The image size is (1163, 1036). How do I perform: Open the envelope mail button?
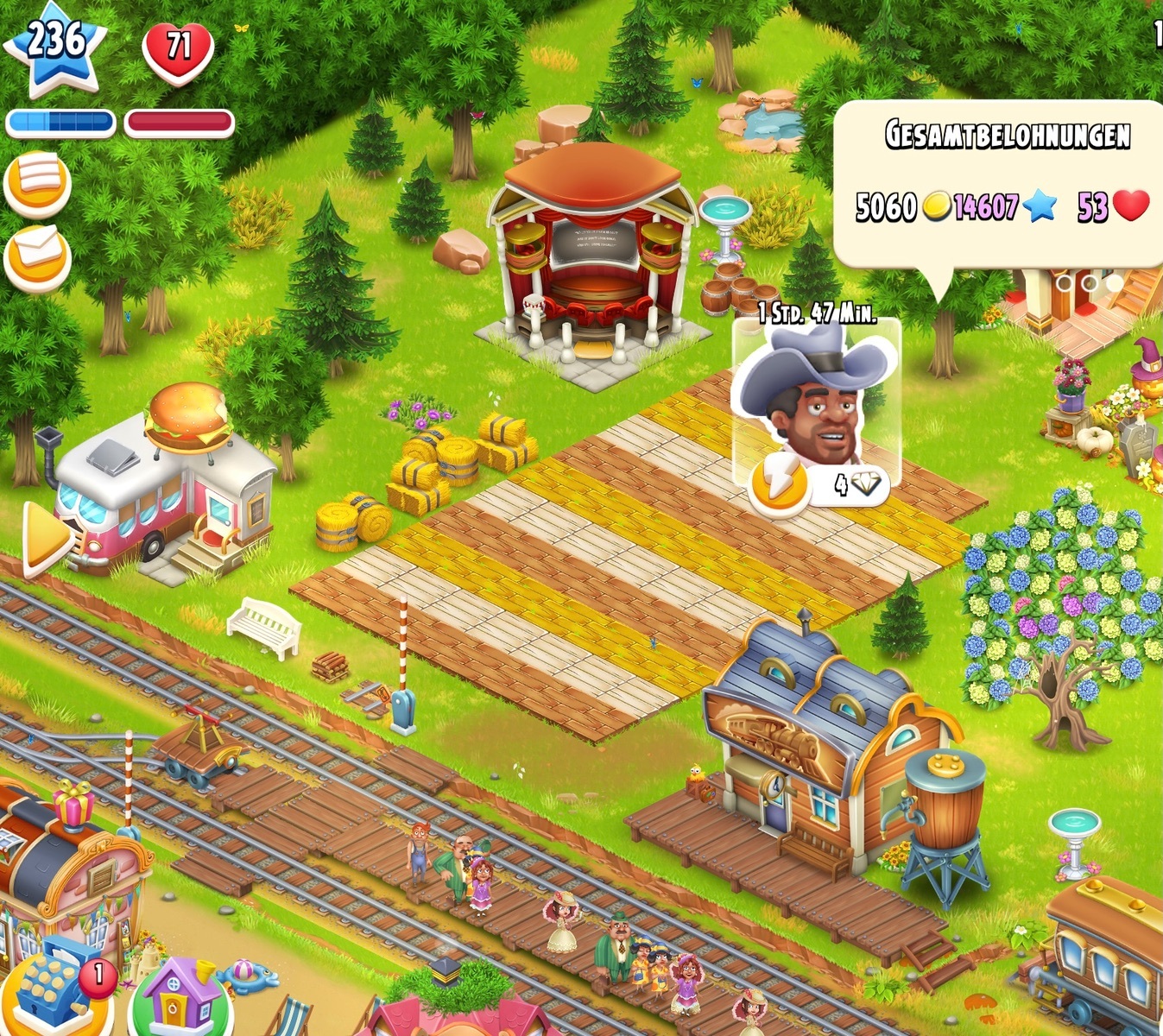click(37, 256)
